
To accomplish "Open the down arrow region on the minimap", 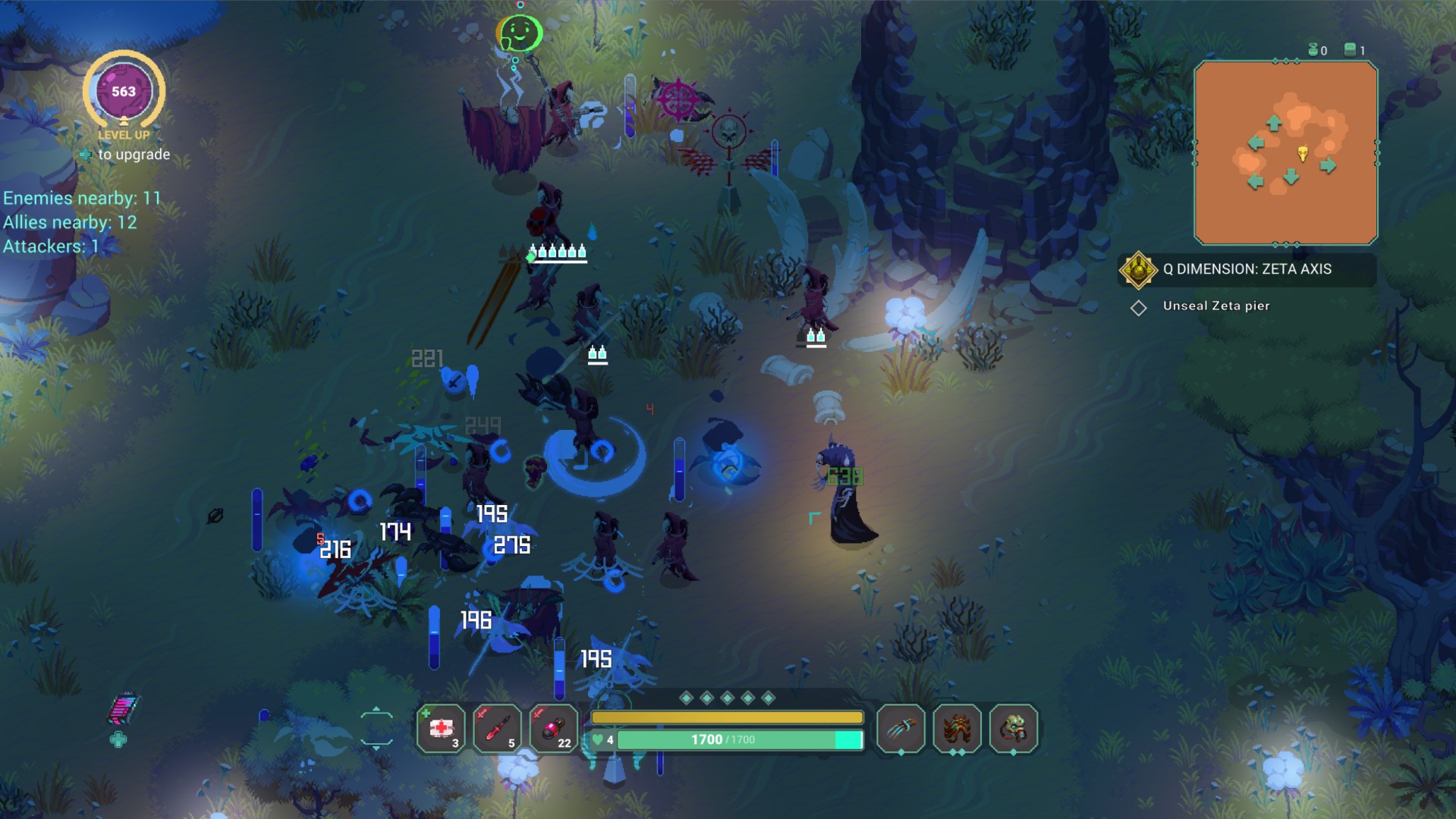I will click(1291, 177).
